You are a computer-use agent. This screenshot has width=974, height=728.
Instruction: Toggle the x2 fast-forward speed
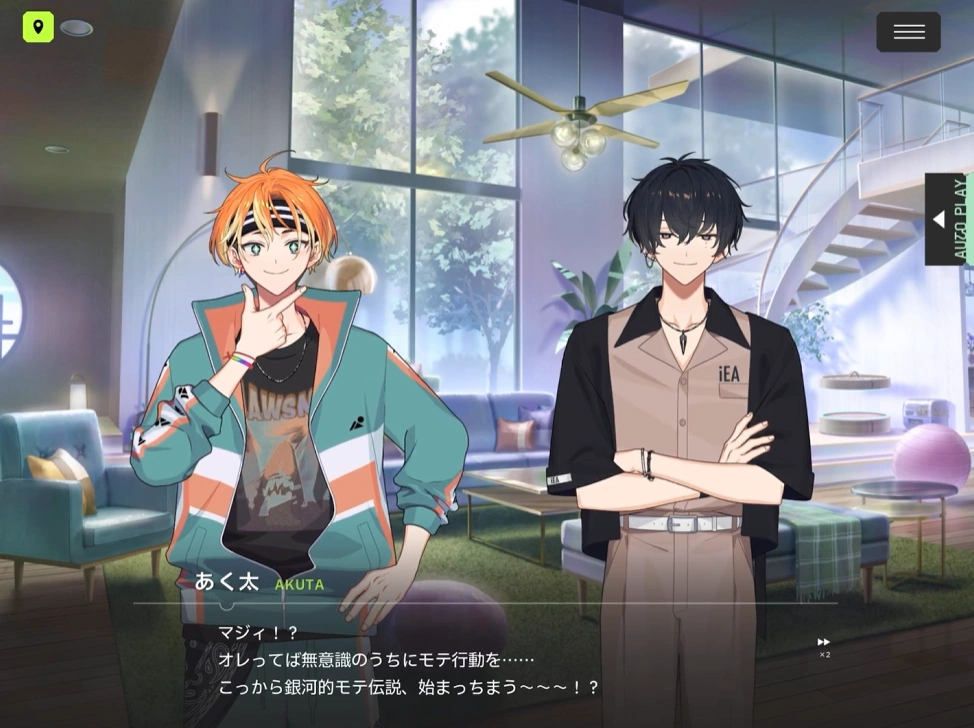824,646
